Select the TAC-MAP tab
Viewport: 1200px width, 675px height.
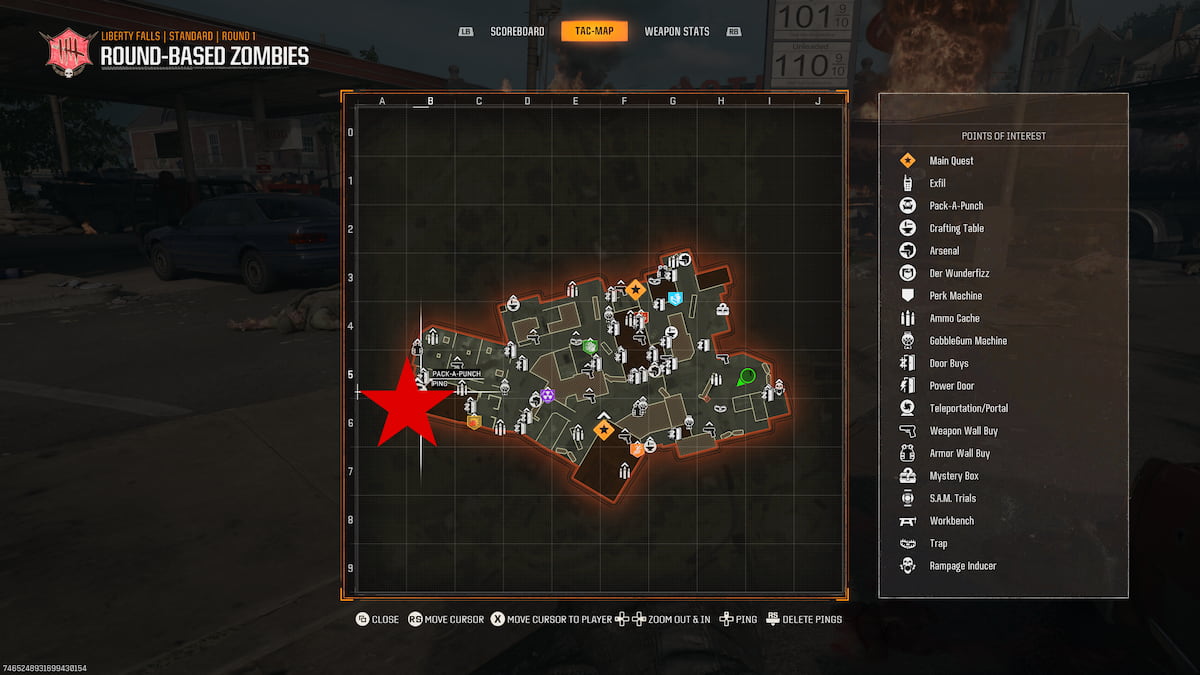click(594, 31)
